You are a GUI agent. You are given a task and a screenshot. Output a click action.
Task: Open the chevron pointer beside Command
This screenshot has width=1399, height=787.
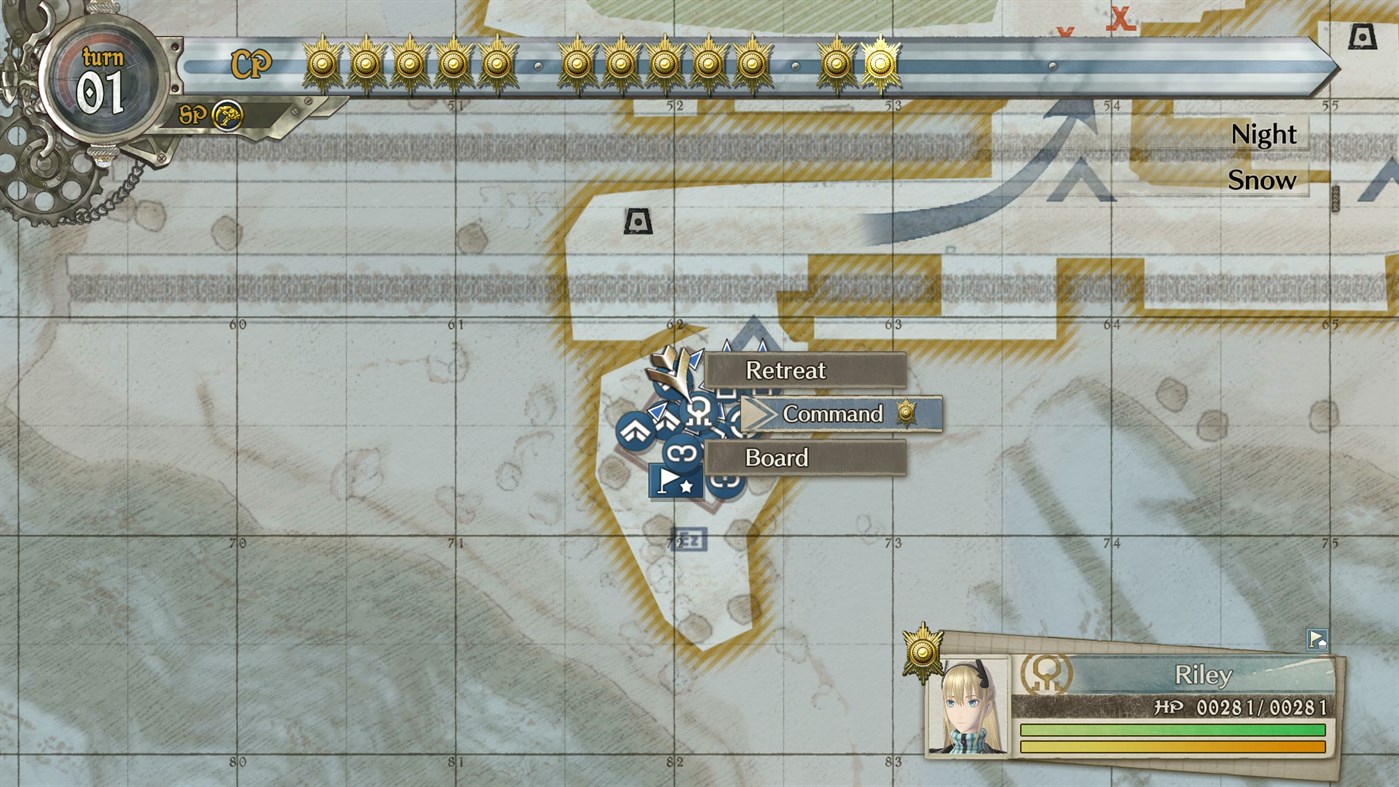point(755,412)
